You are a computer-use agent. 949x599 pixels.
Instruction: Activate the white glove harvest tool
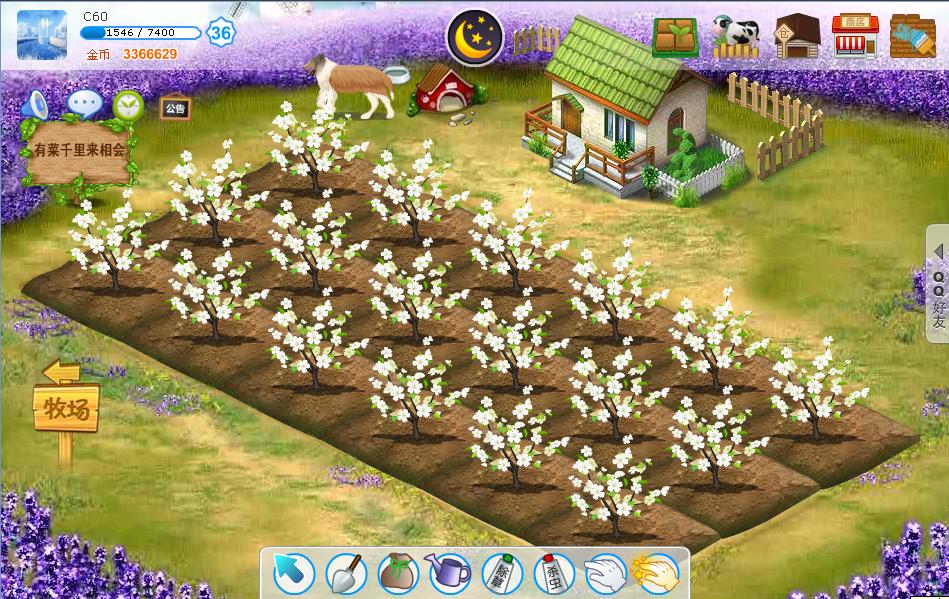point(605,573)
